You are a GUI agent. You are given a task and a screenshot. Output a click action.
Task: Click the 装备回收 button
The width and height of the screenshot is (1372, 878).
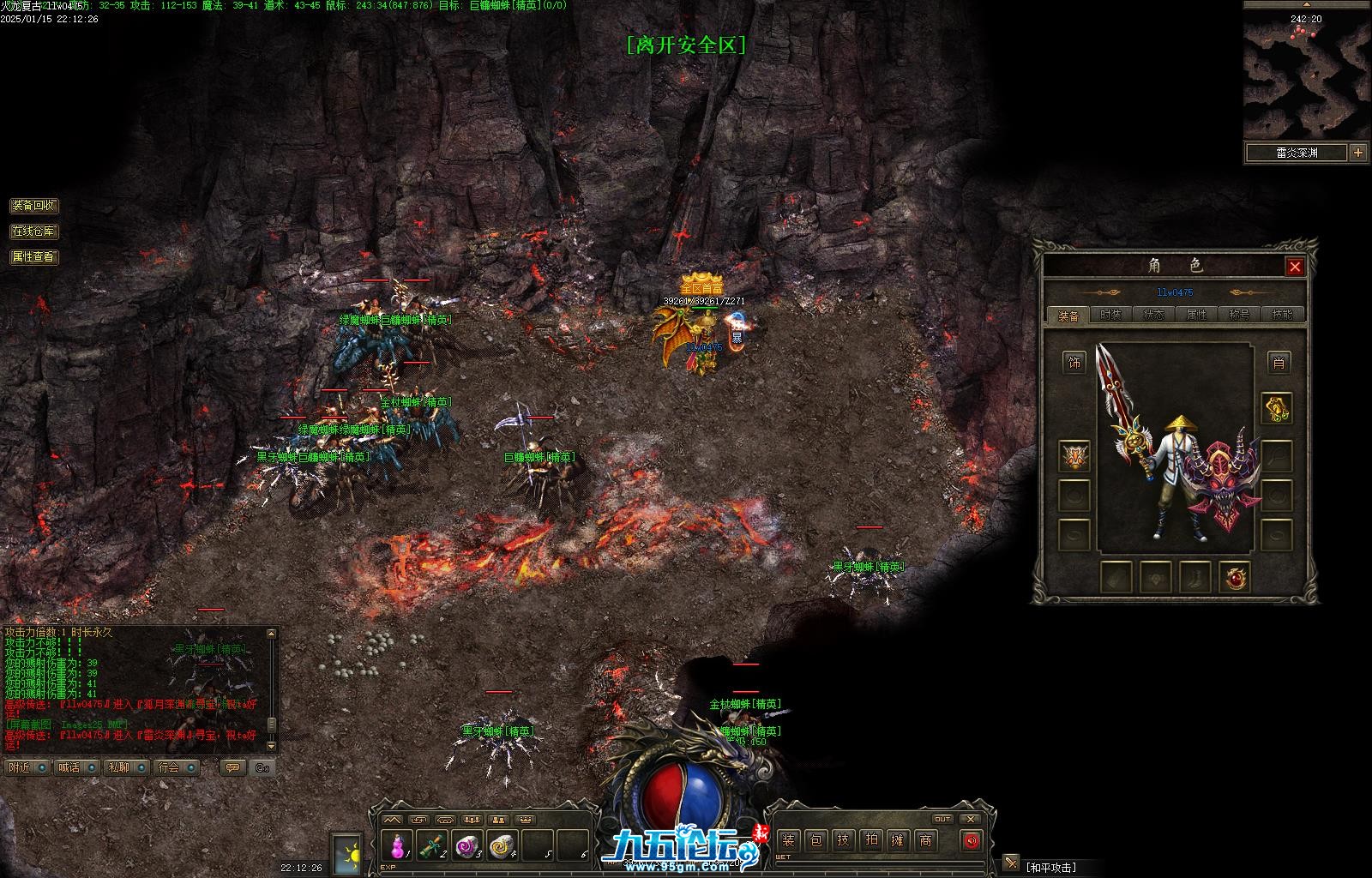pyautogui.click(x=33, y=206)
